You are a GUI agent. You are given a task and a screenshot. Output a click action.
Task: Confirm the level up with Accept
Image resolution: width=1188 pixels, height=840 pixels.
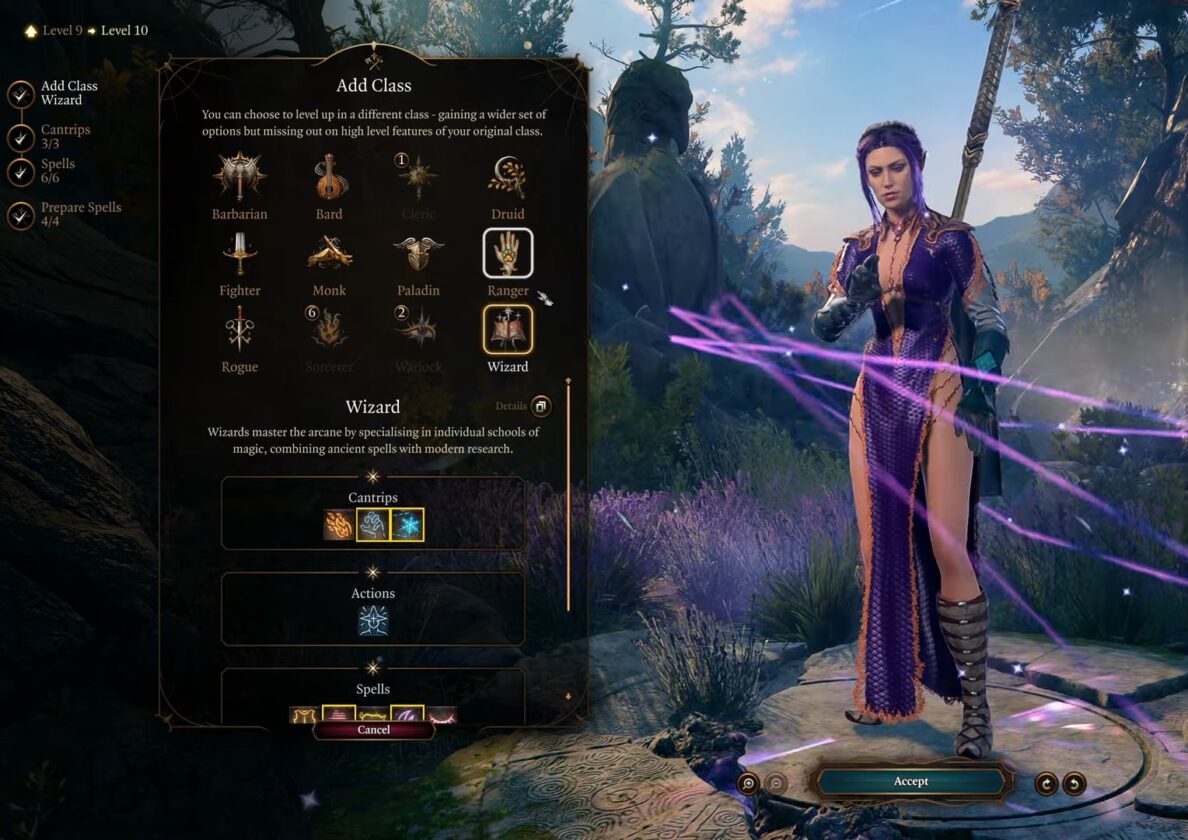pos(910,781)
